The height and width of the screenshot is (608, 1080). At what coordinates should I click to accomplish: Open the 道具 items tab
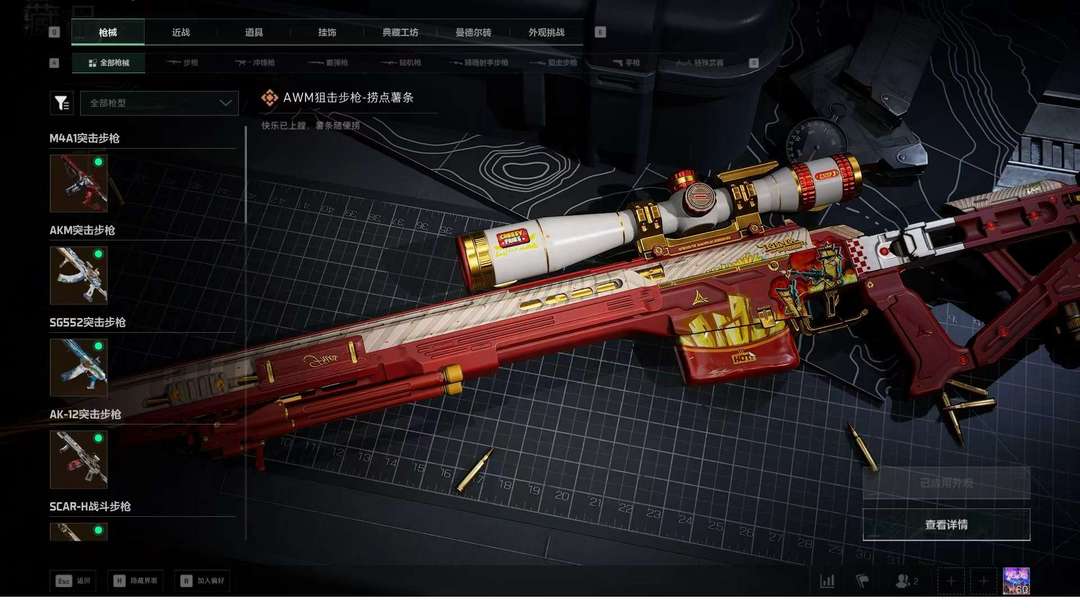pyautogui.click(x=254, y=33)
